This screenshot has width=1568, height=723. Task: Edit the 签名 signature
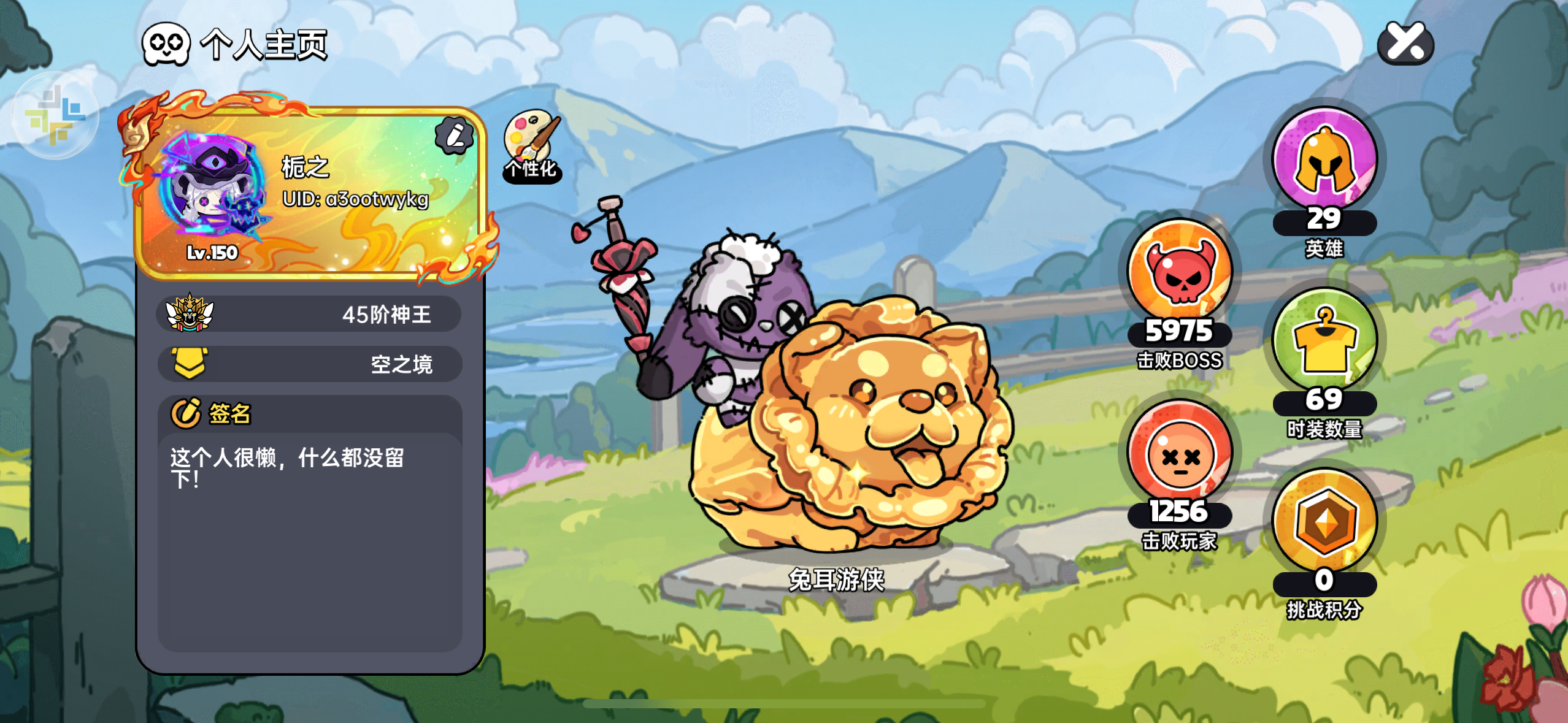186,413
